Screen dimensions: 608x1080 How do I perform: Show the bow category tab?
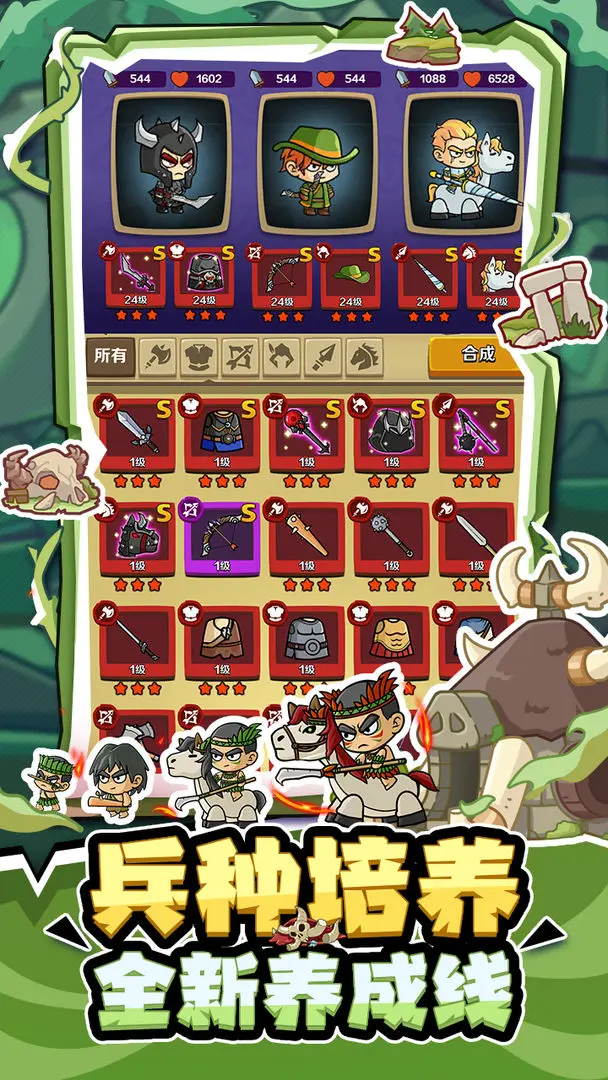pyautogui.click(x=241, y=356)
